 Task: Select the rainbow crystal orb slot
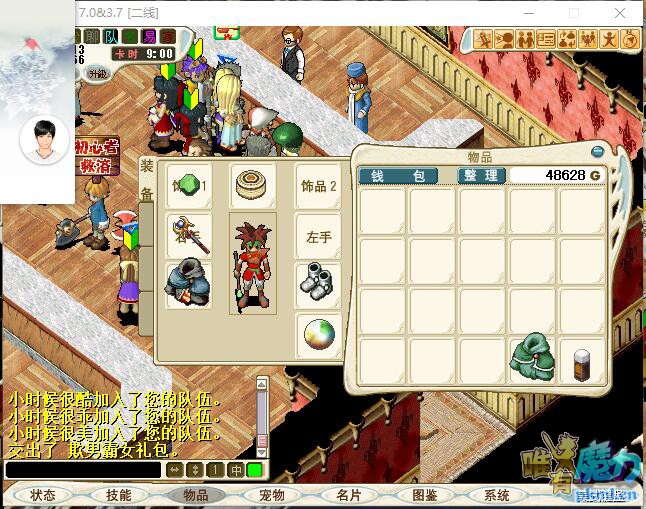318,334
